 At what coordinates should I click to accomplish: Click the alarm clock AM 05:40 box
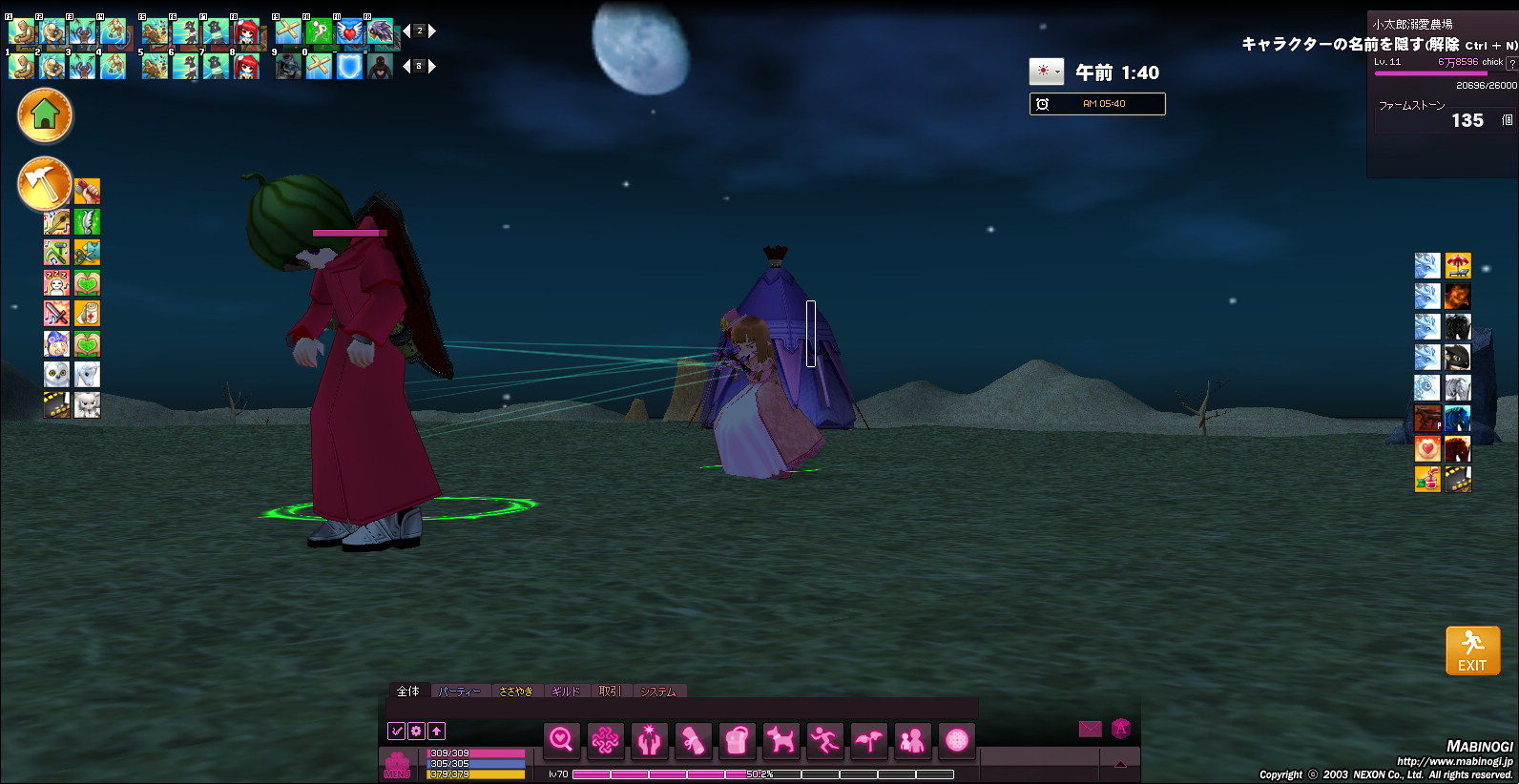tap(1097, 104)
